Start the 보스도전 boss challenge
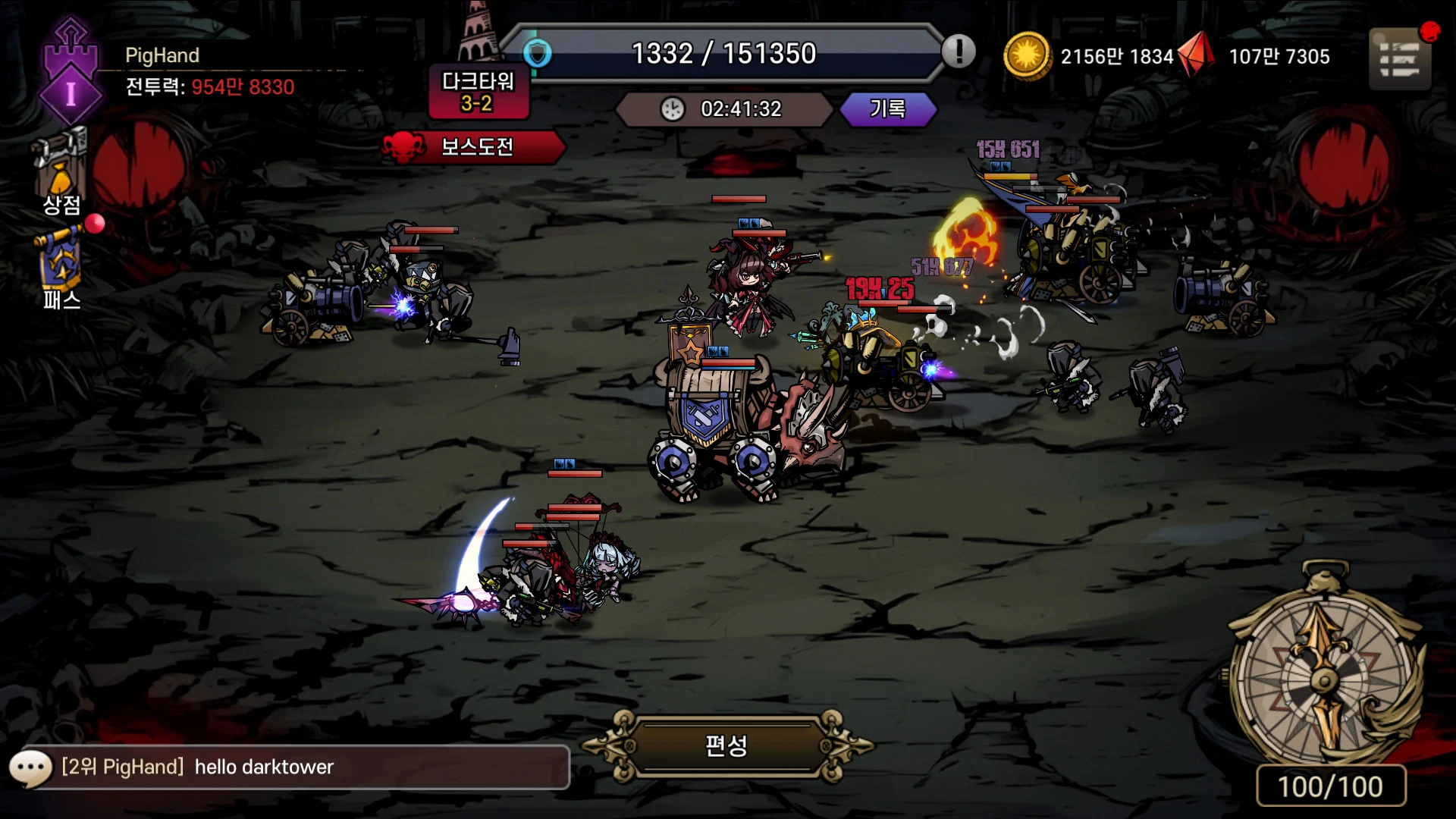1456x819 pixels. click(x=475, y=146)
